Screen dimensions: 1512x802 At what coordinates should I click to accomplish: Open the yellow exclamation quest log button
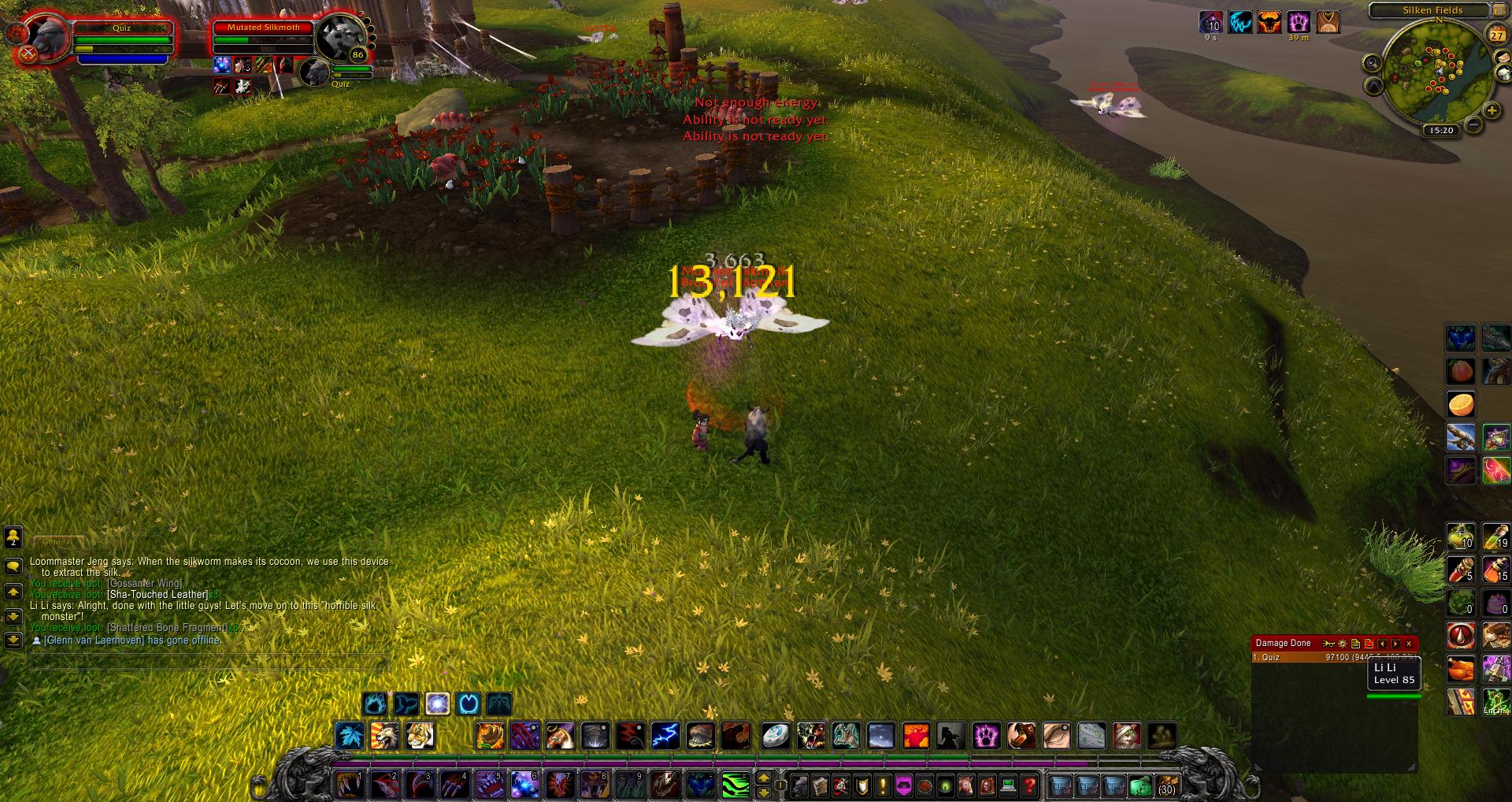(x=883, y=785)
